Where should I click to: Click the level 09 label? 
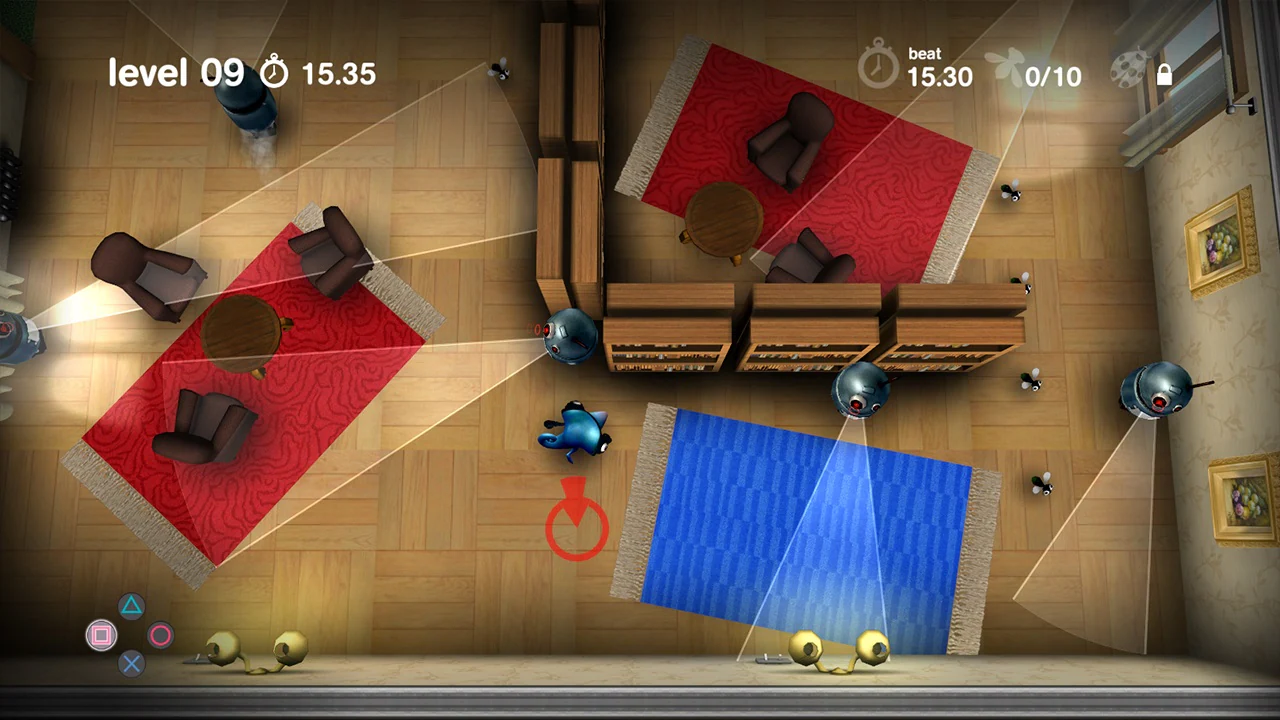[x=175, y=72]
